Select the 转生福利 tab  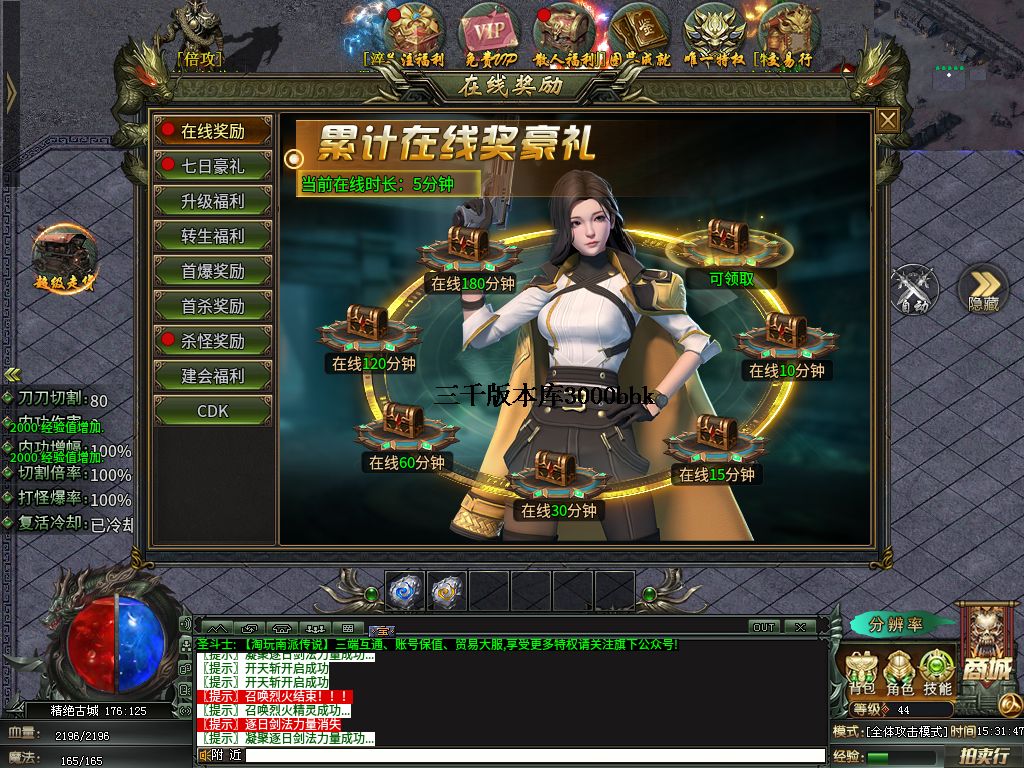click(x=212, y=236)
